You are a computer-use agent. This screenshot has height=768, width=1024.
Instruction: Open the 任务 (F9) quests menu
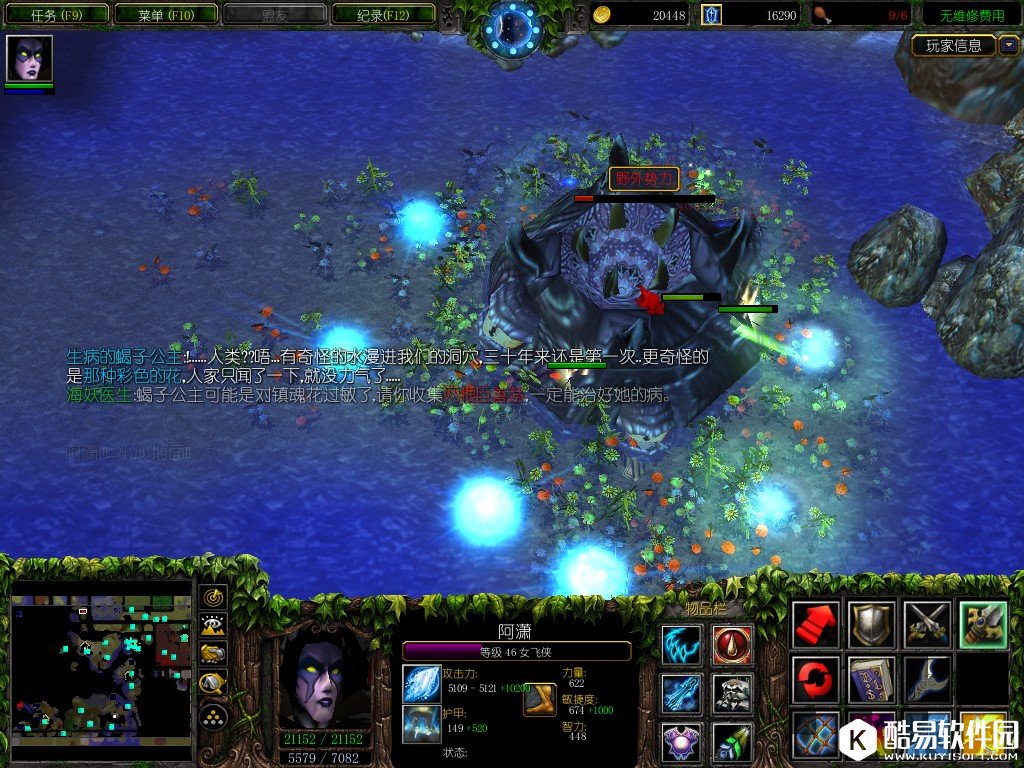tap(56, 15)
